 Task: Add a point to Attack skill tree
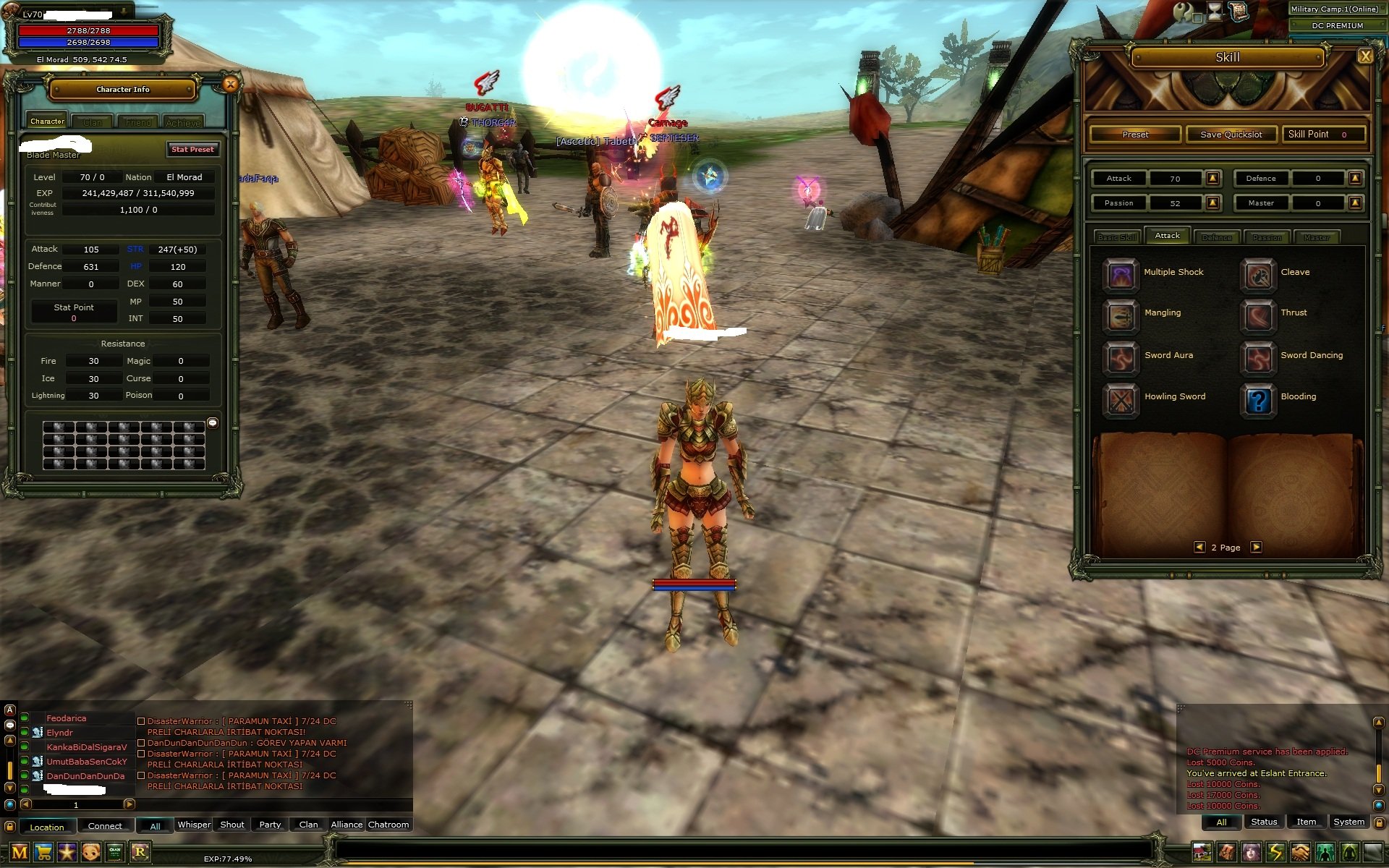pos(1213,178)
